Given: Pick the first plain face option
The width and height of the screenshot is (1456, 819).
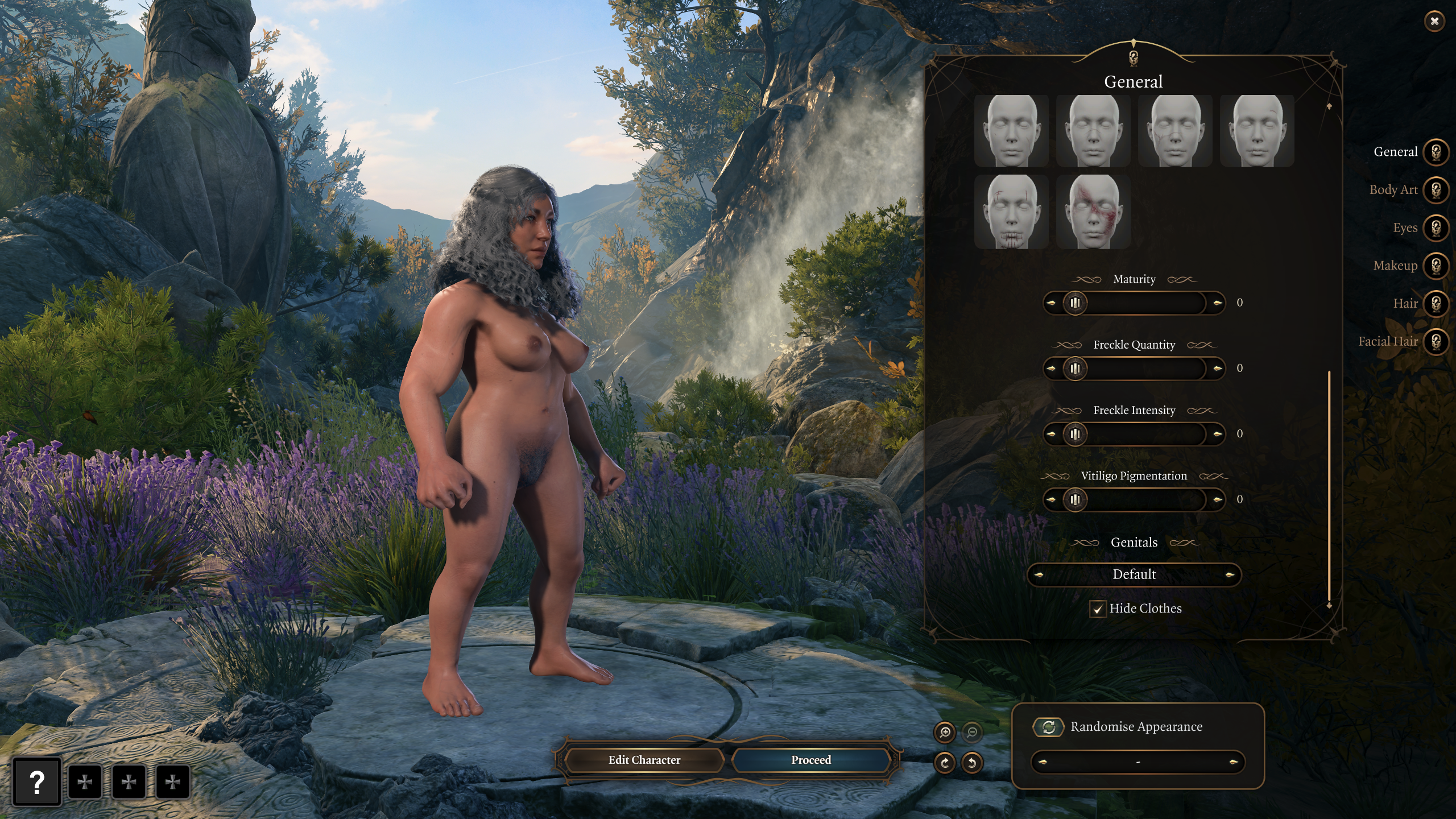Looking at the screenshot, I should [x=1011, y=131].
